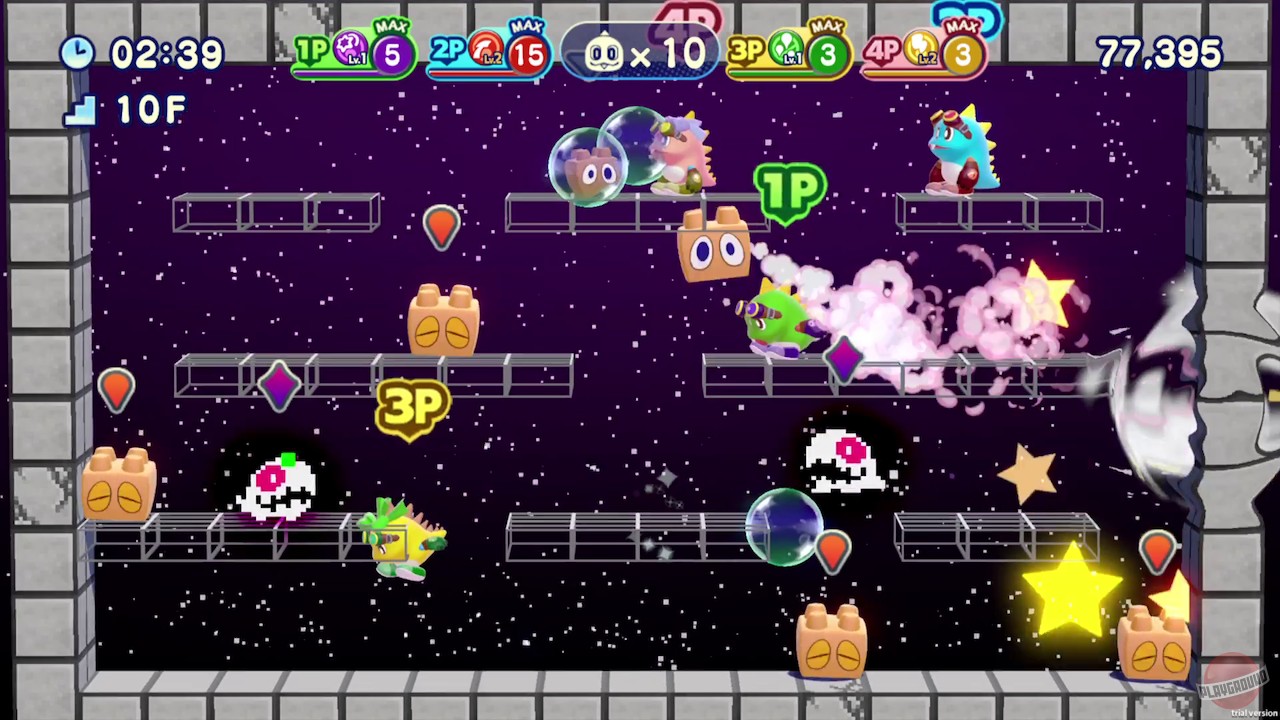Click the green progress bar under the 1P badge
The image size is (1280, 720).
click(335, 73)
